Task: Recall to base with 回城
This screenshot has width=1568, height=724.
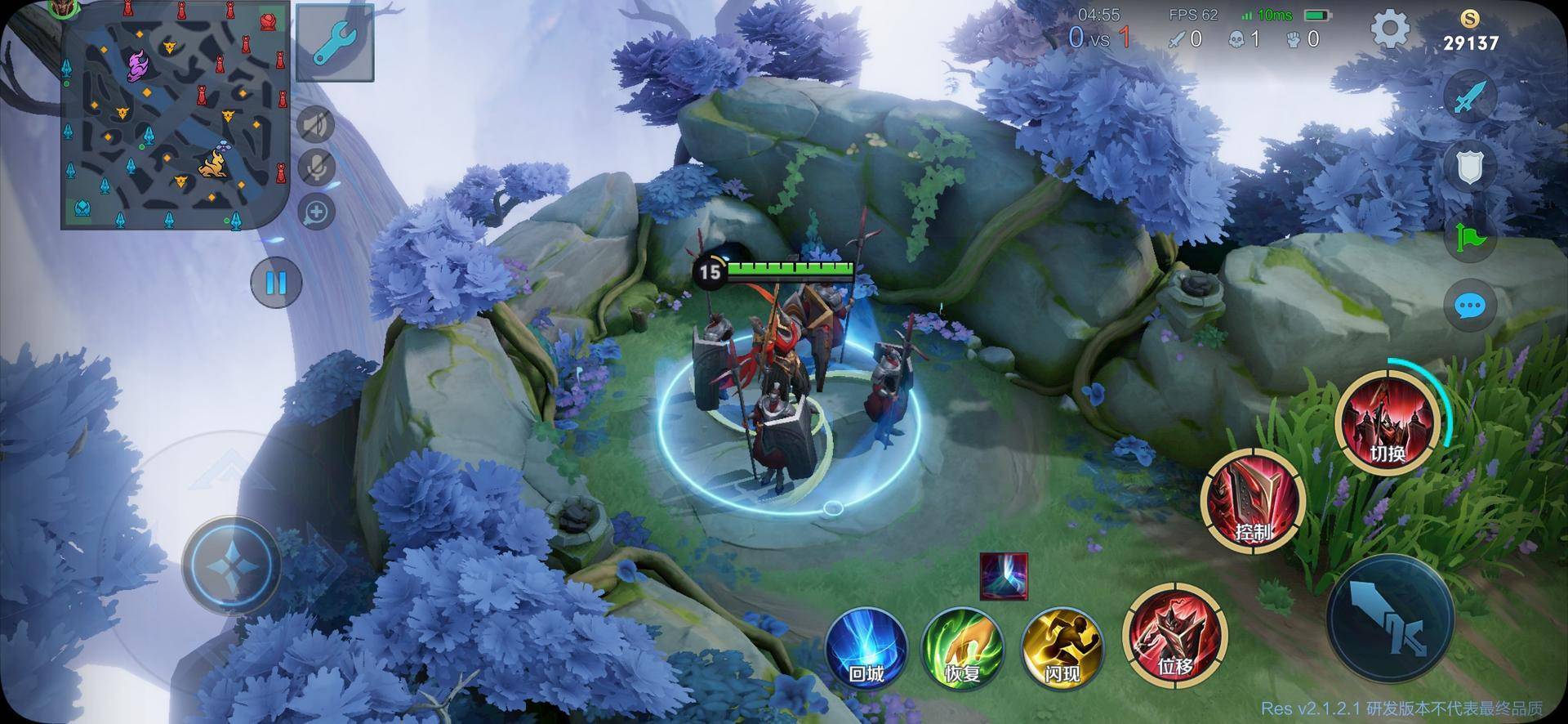Action: pos(866,647)
